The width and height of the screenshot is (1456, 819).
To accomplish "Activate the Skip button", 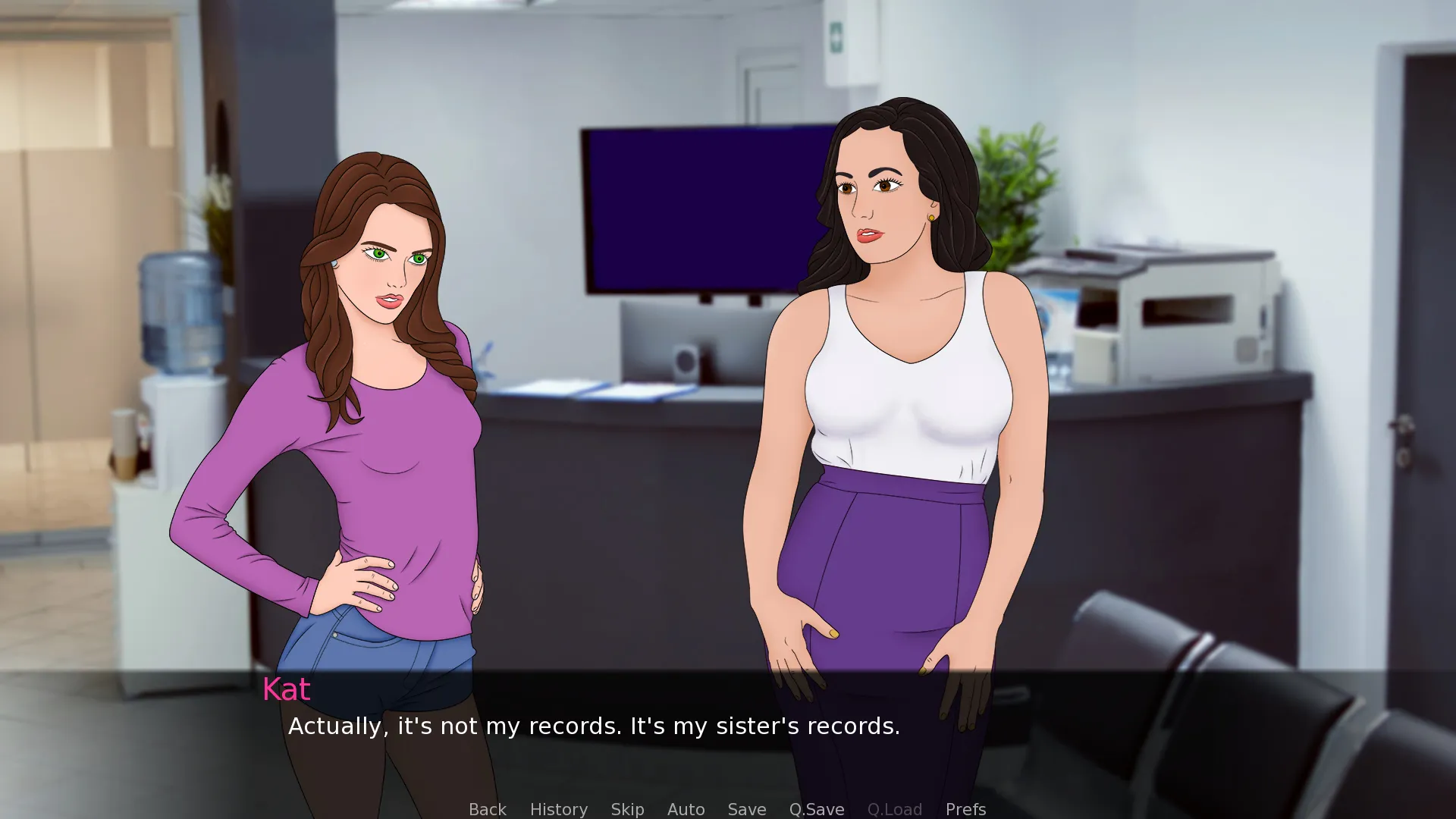I will point(627,809).
